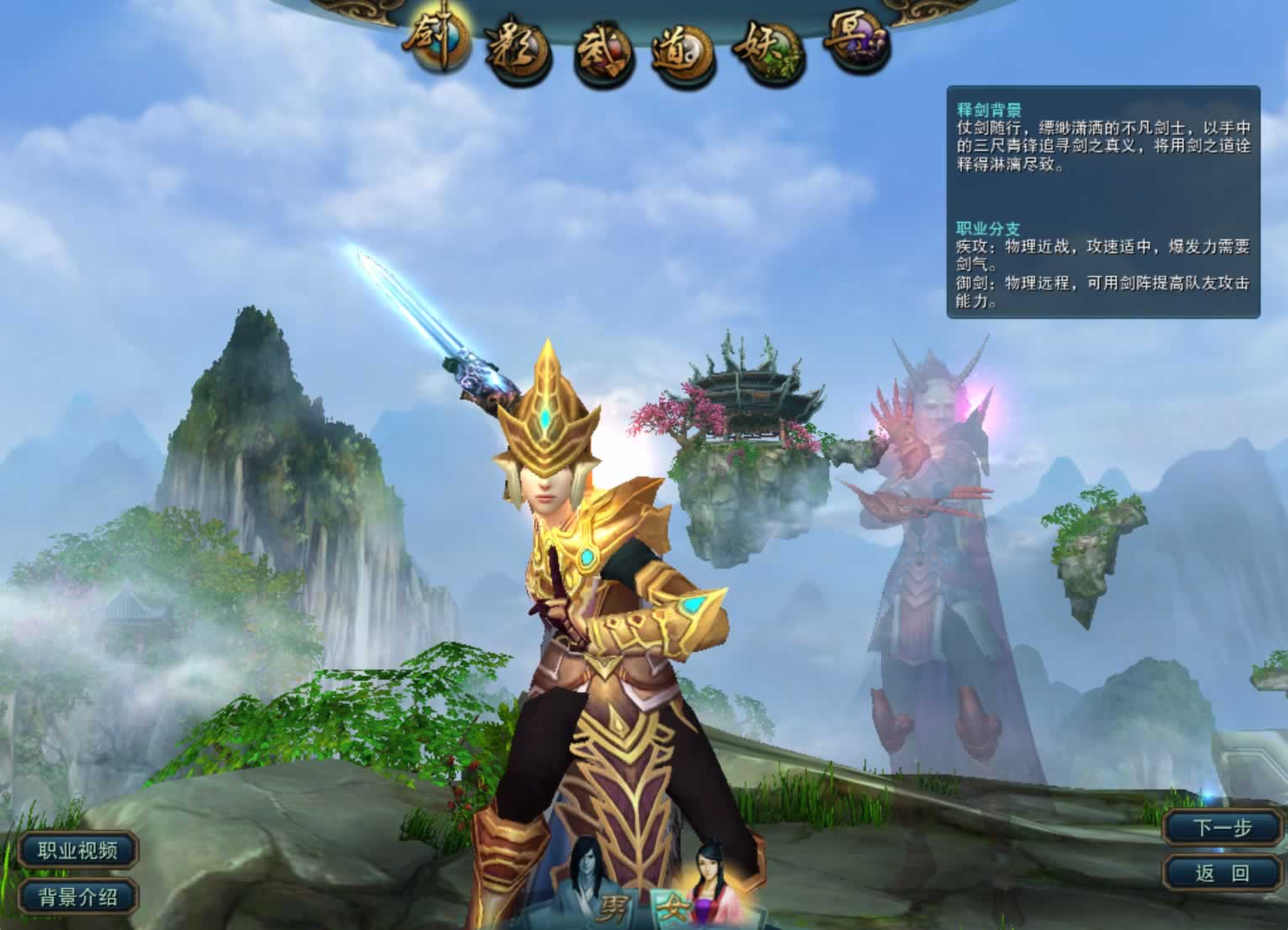
Task: Show the 背景介绍 background introduction
Action: (x=77, y=896)
